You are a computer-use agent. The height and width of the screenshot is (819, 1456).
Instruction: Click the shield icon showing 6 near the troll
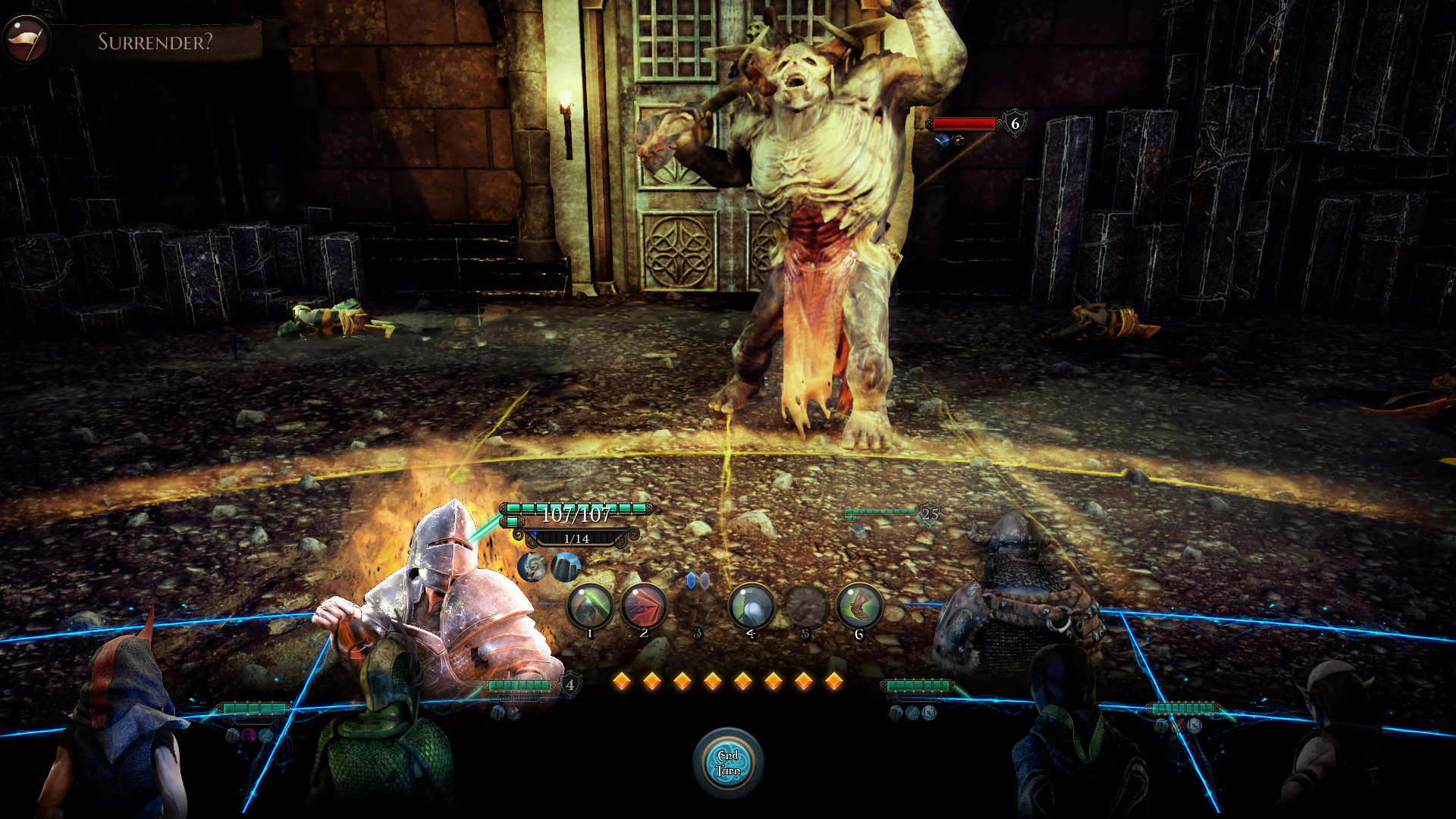tap(1011, 122)
